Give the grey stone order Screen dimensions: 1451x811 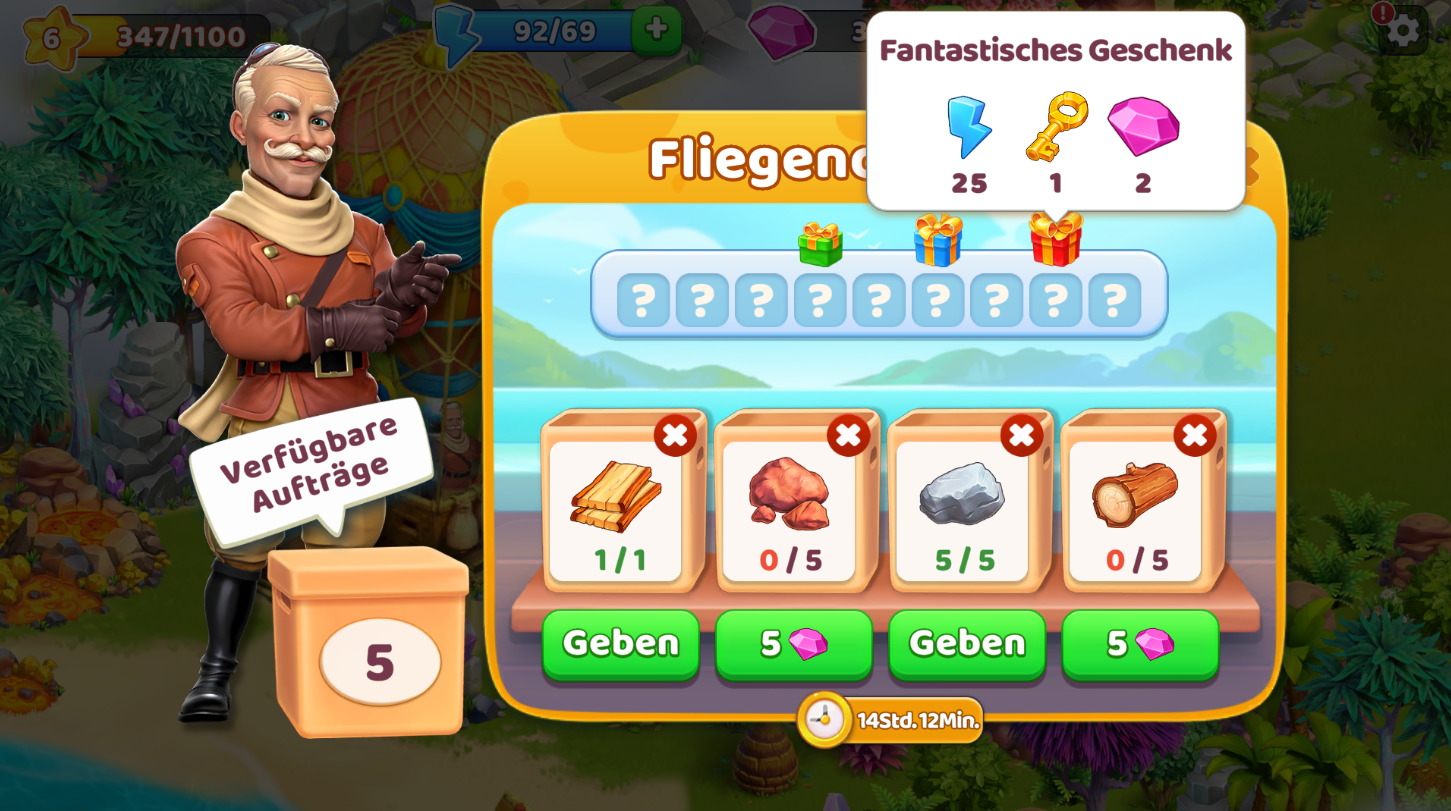click(x=966, y=643)
